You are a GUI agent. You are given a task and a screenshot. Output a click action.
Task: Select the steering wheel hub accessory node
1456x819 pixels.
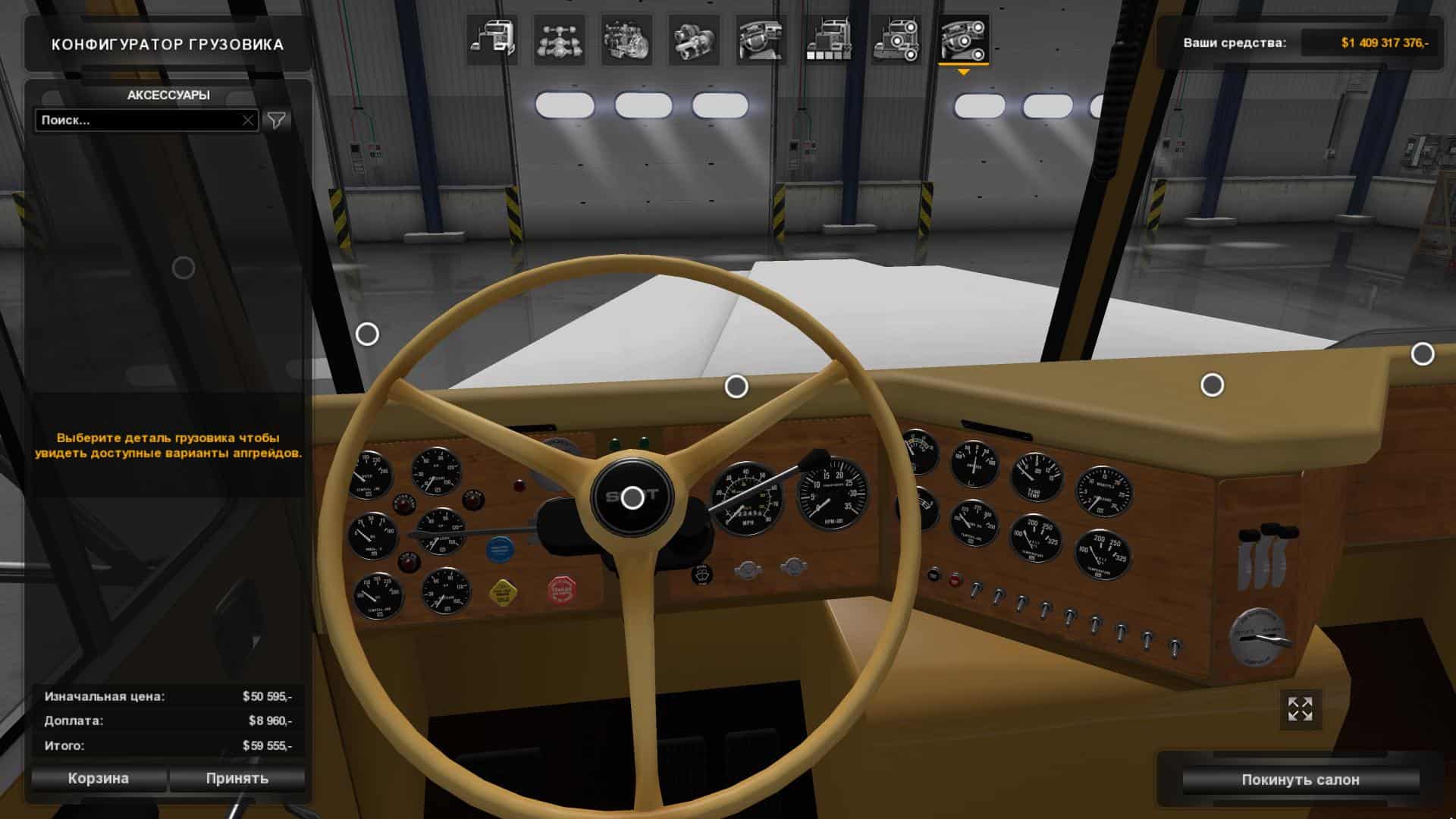(x=632, y=498)
